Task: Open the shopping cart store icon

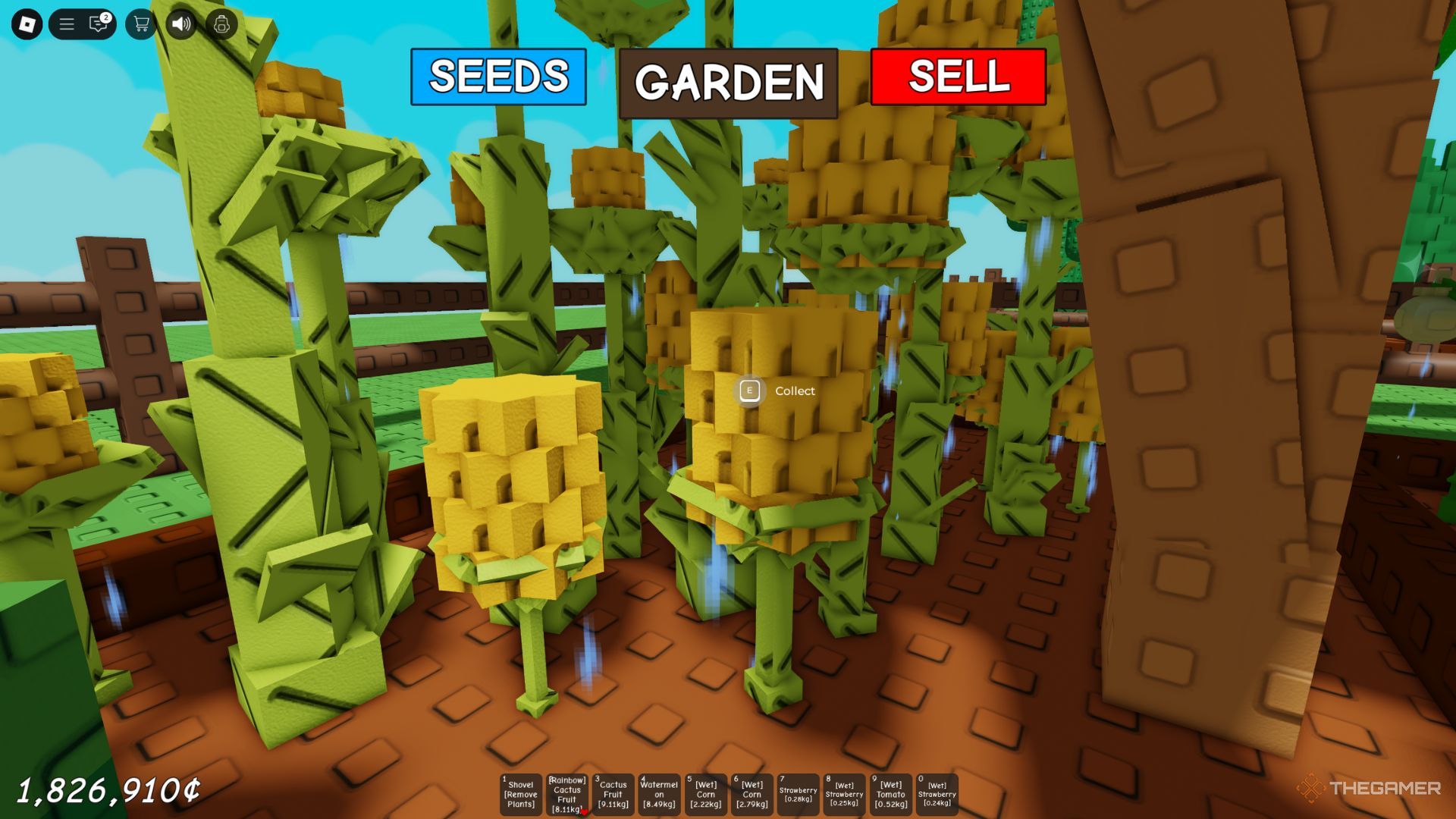Action: click(x=141, y=24)
